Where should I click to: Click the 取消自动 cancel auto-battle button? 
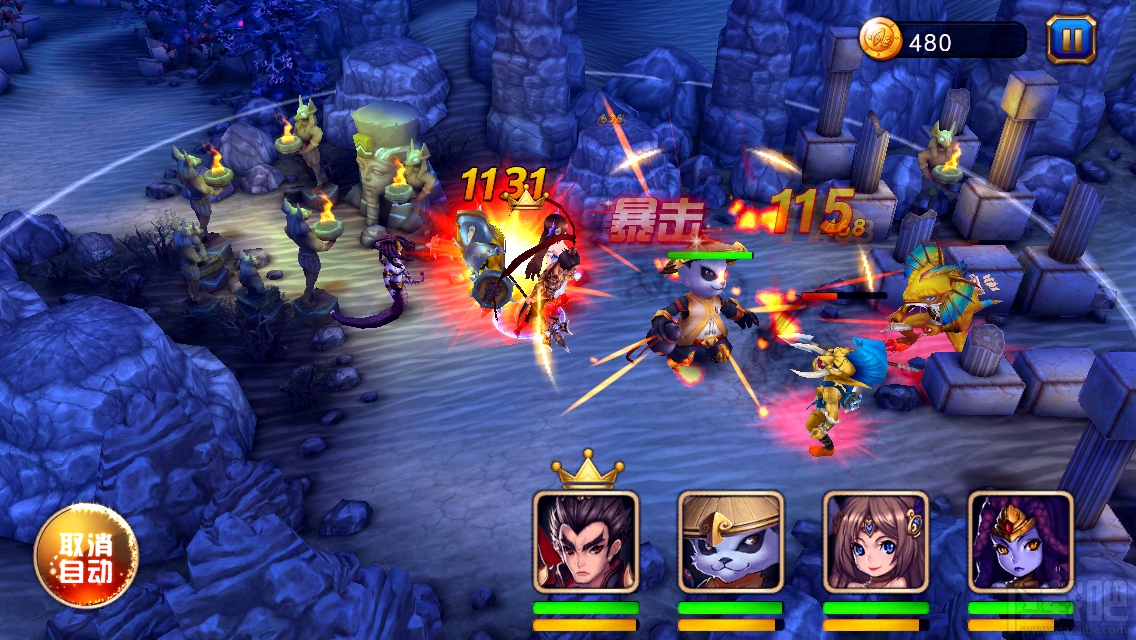85,556
